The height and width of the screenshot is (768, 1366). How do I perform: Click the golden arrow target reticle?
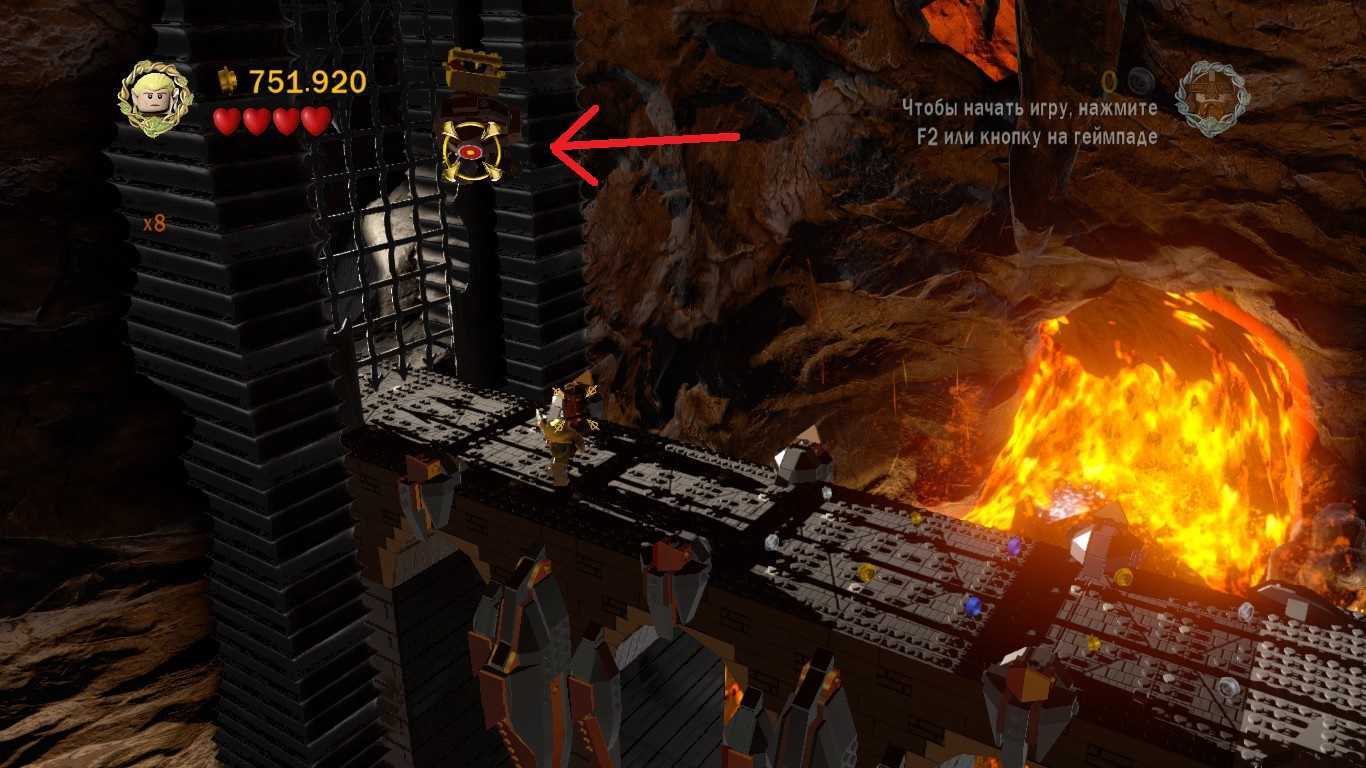click(470, 153)
